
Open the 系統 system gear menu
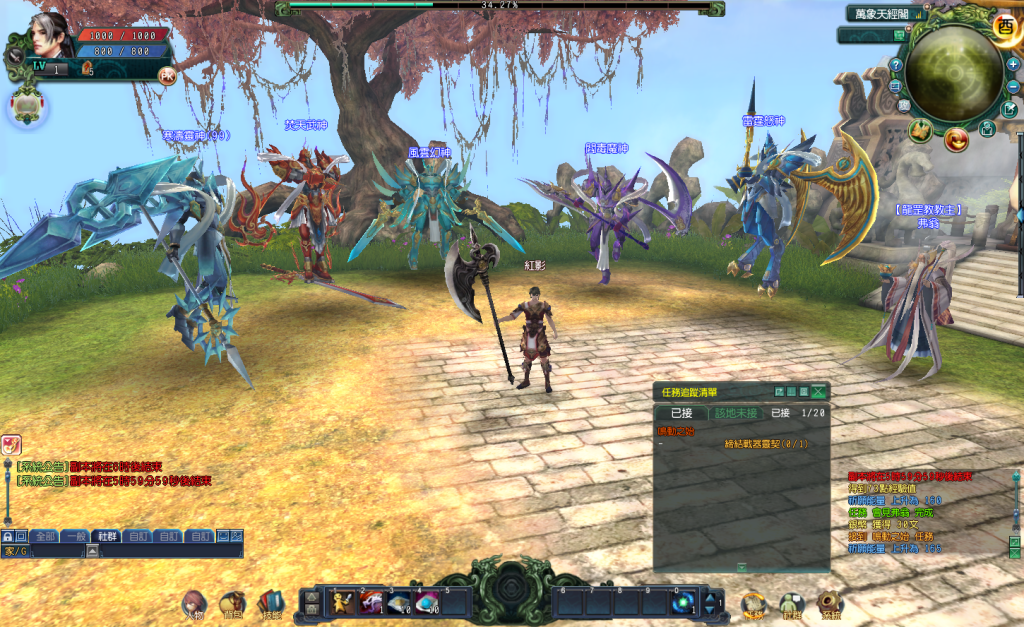coord(829,602)
